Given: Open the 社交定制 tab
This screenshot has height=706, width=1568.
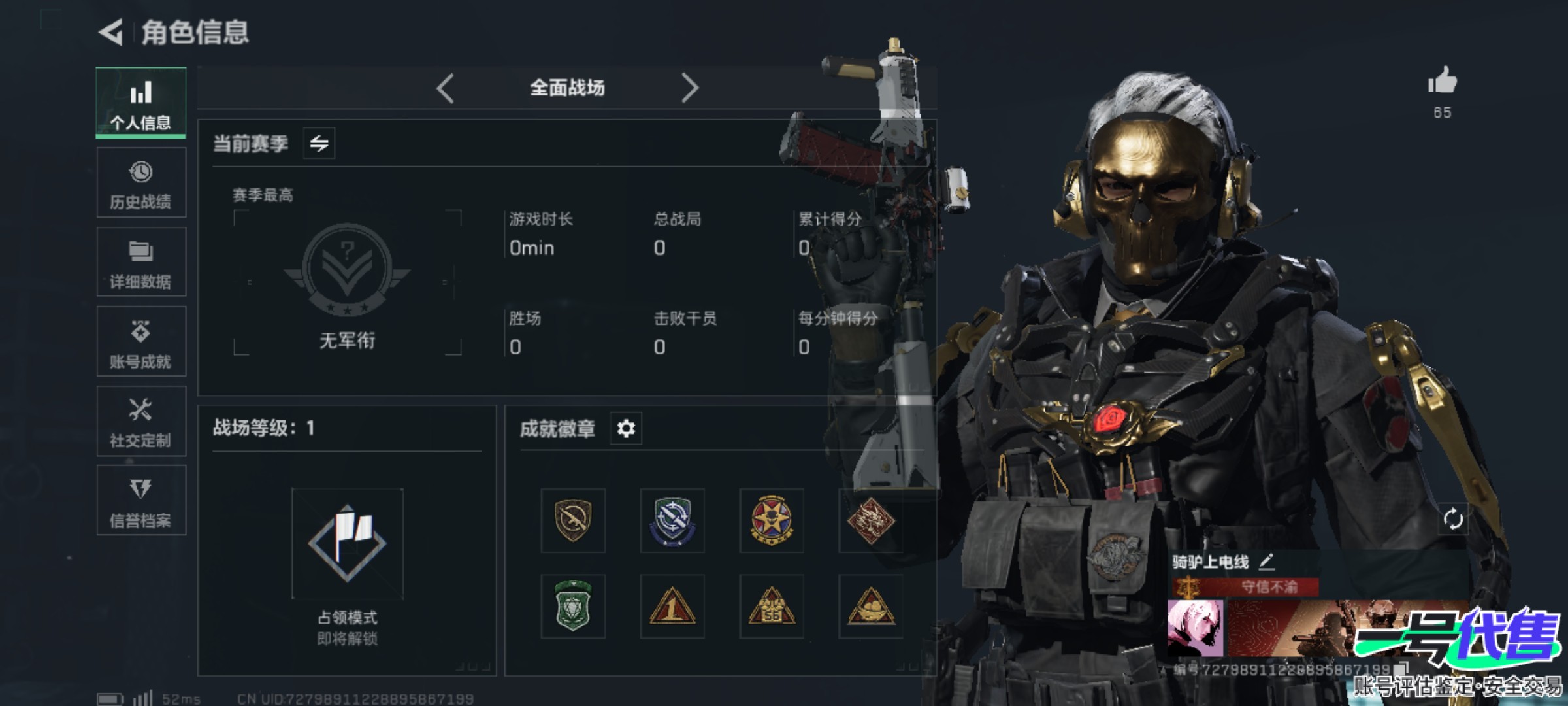Looking at the screenshot, I should pyautogui.click(x=141, y=422).
